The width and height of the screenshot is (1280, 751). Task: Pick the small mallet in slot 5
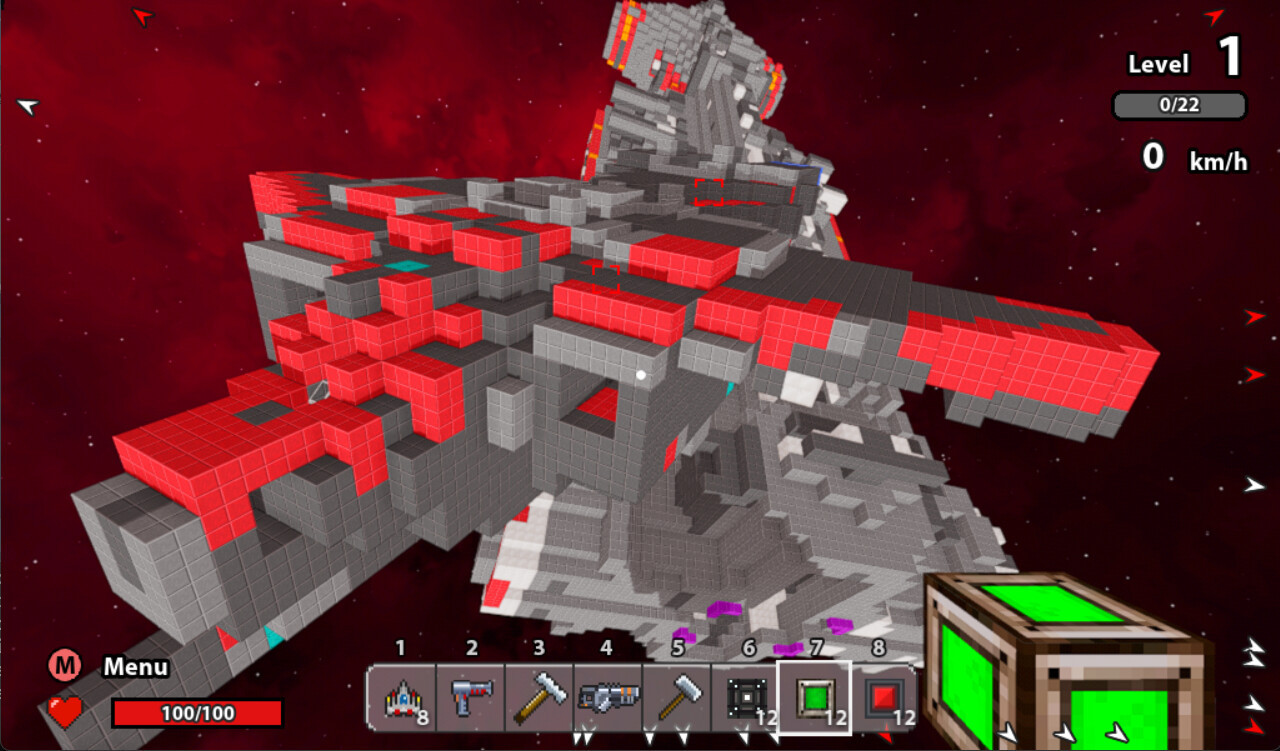(676, 698)
